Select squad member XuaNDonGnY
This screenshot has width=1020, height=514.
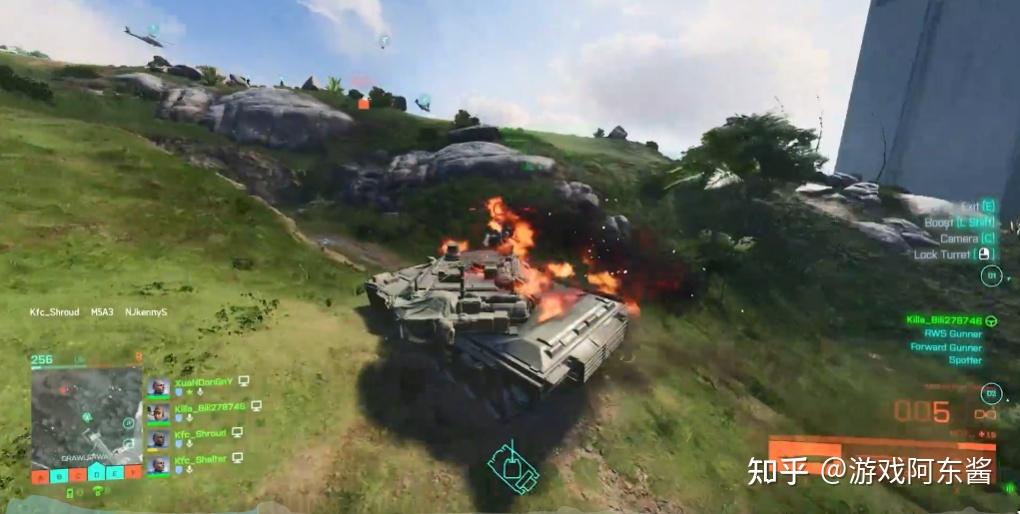201,382
